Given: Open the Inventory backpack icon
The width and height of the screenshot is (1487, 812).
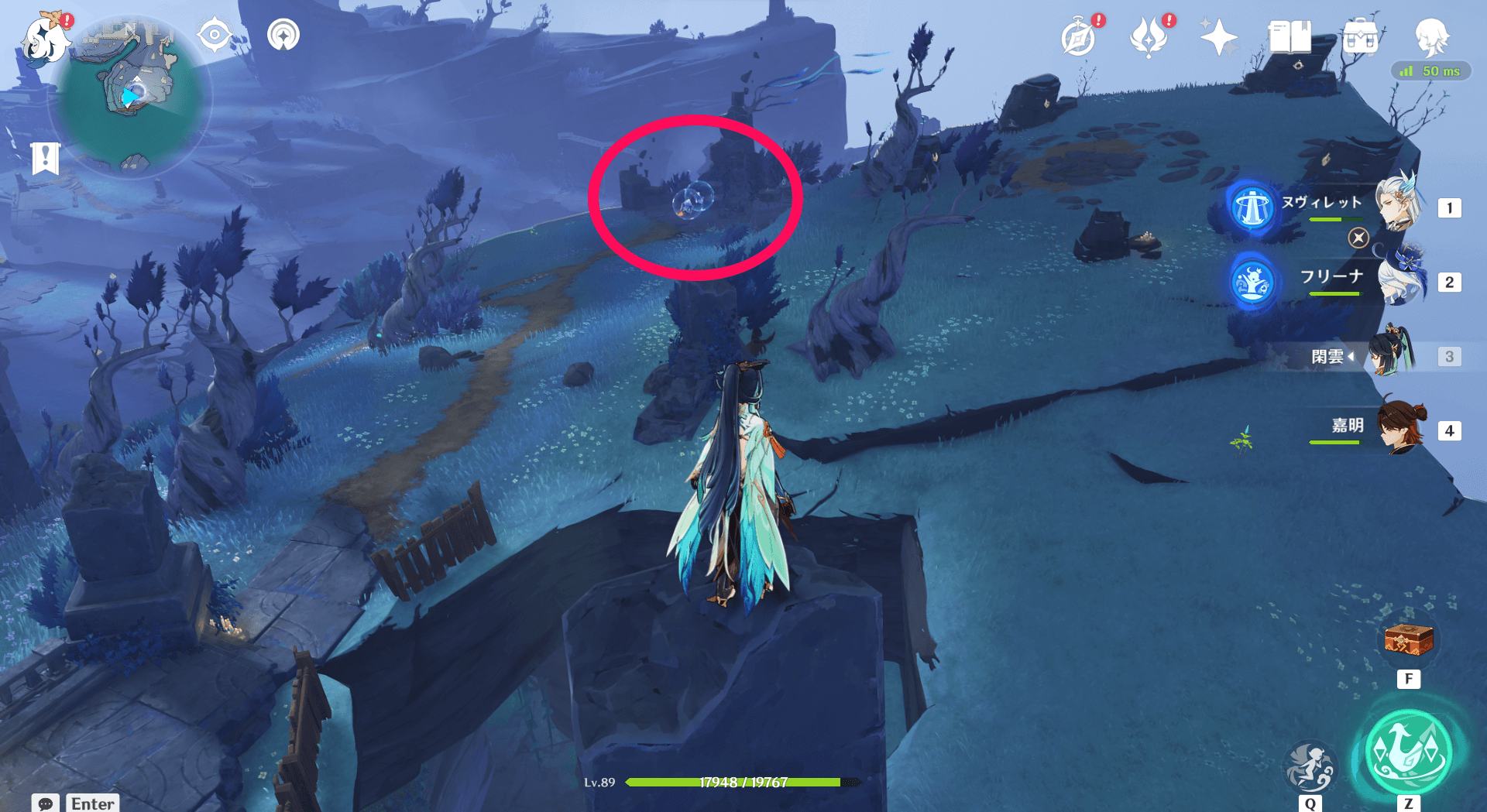Looking at the screenshot, I should (1362, 36).
